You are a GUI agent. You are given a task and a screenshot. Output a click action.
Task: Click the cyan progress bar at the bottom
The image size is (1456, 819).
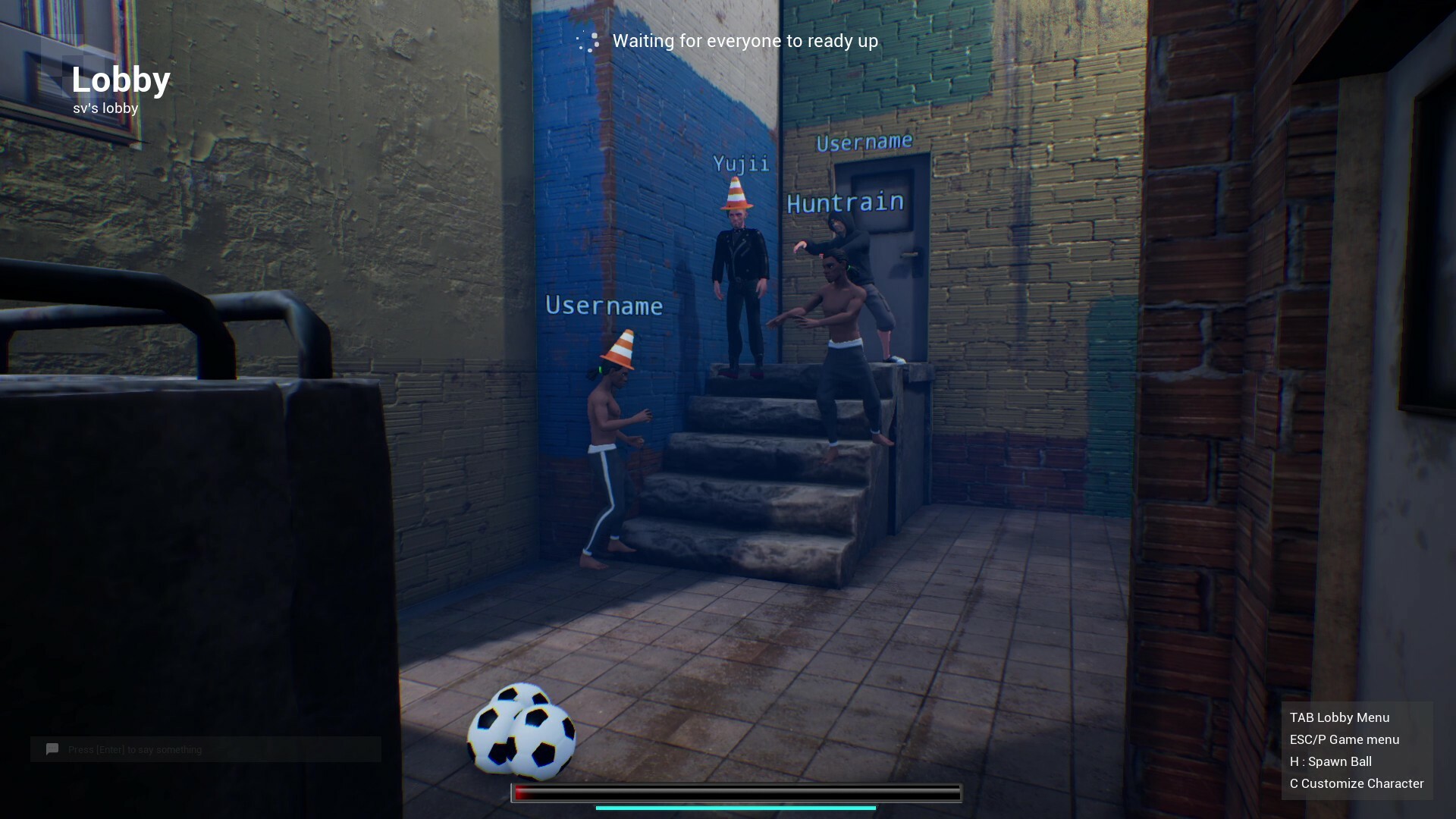(738, 808)
